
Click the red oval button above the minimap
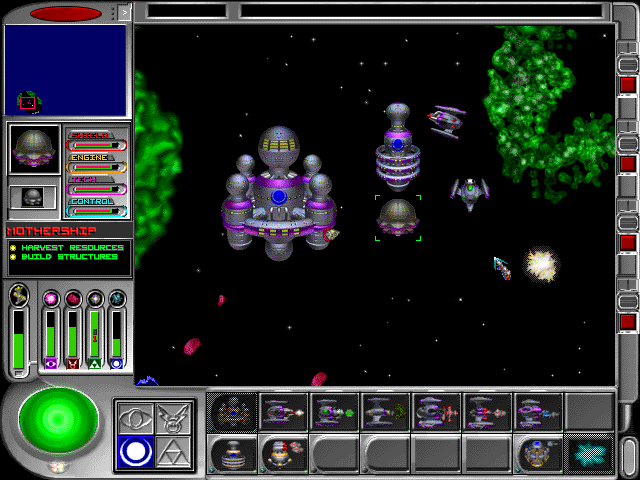[x=66, y=14]
